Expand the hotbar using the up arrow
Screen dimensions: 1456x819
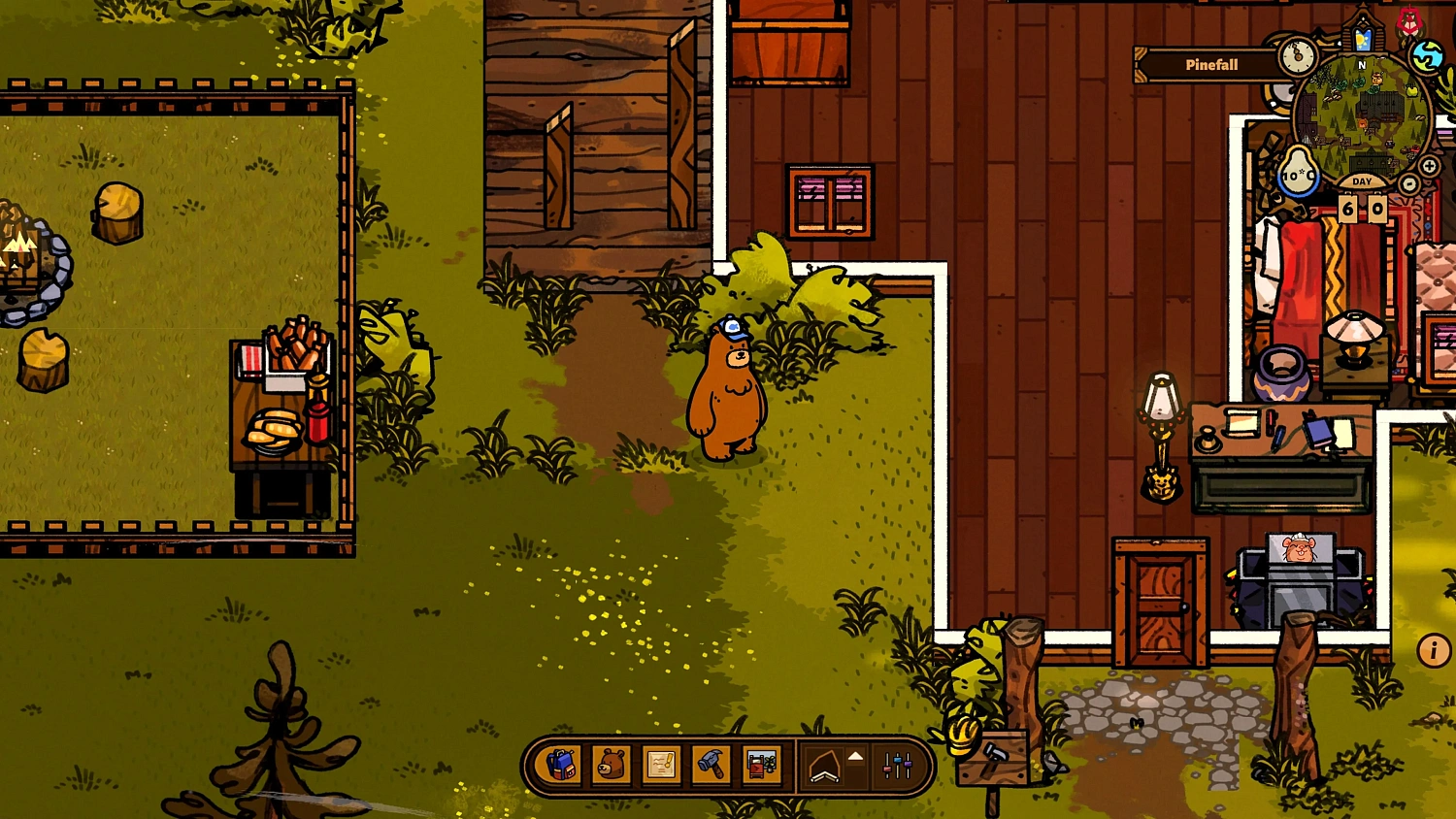(x=853, y=755)
